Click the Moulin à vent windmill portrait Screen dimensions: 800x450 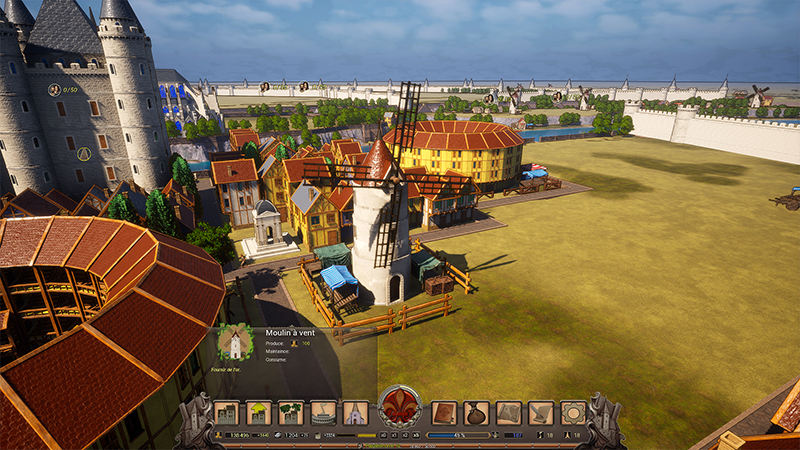pyautogui.click(x=235, y=343)
